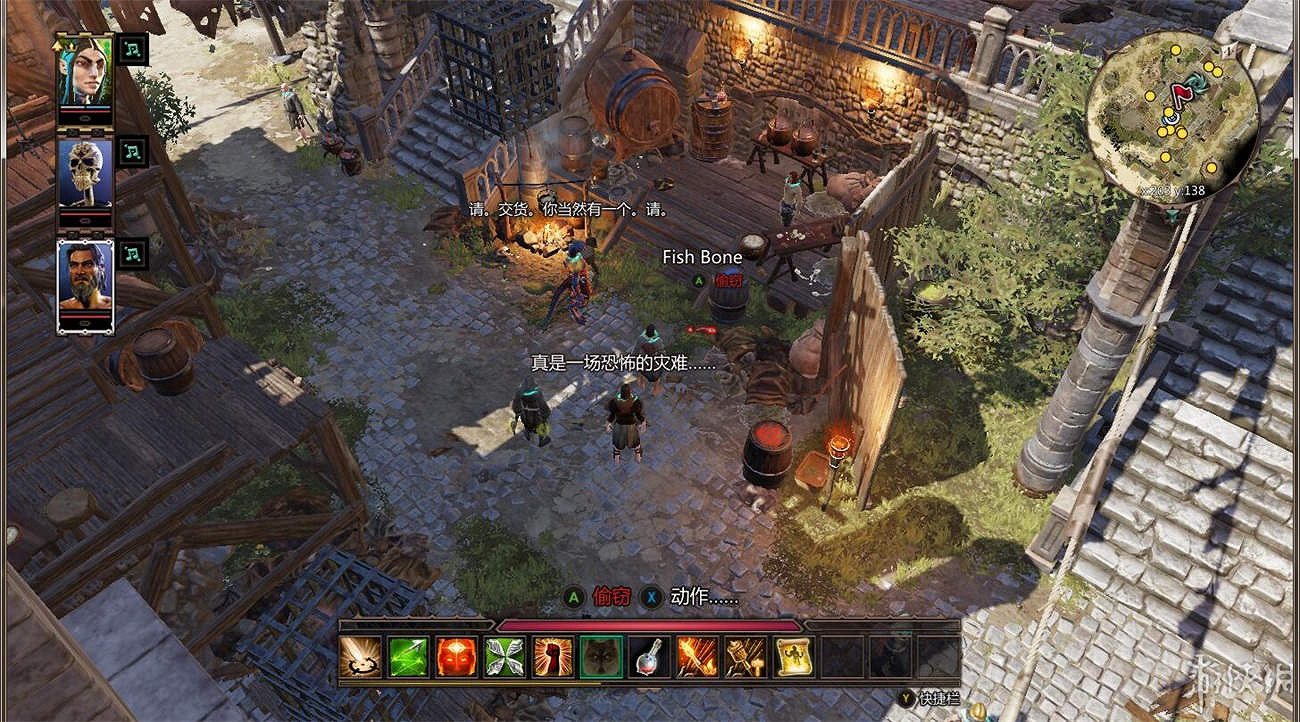This screenshot has height=722, width=1300.
Task: Activate the flaming arrows skill
Action: 697,656
